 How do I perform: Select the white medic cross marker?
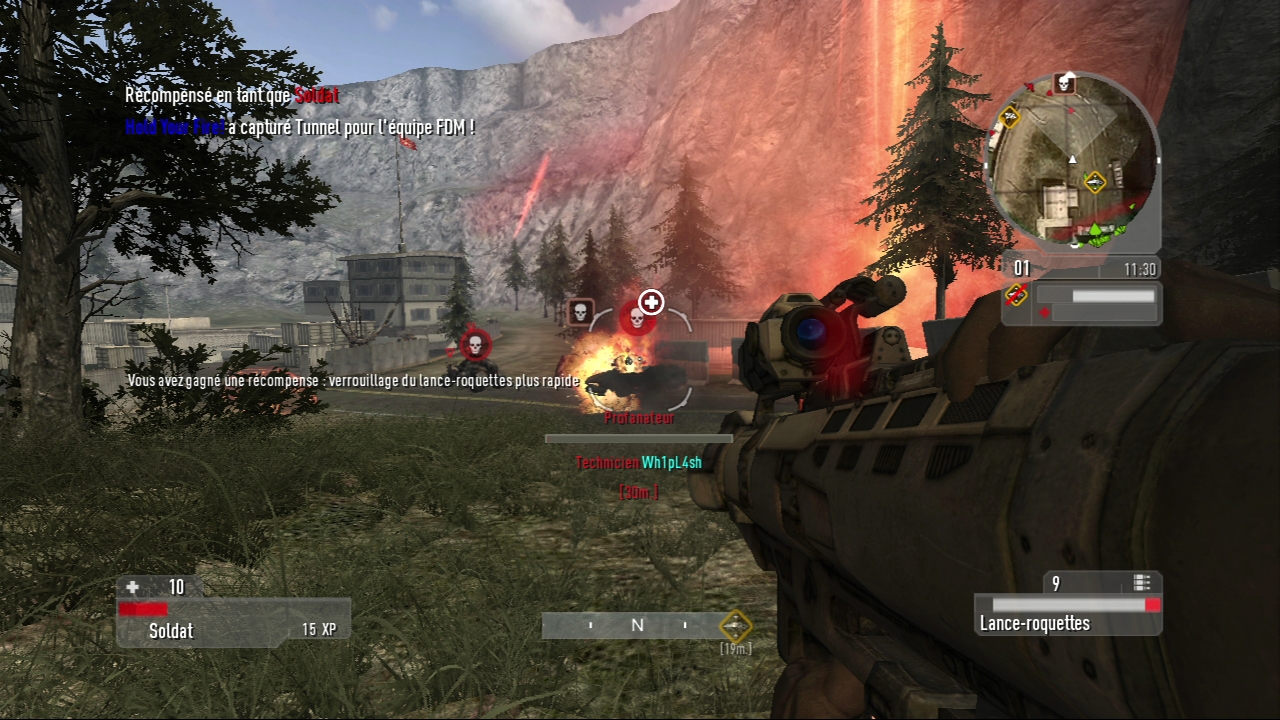tap(651, 301)
